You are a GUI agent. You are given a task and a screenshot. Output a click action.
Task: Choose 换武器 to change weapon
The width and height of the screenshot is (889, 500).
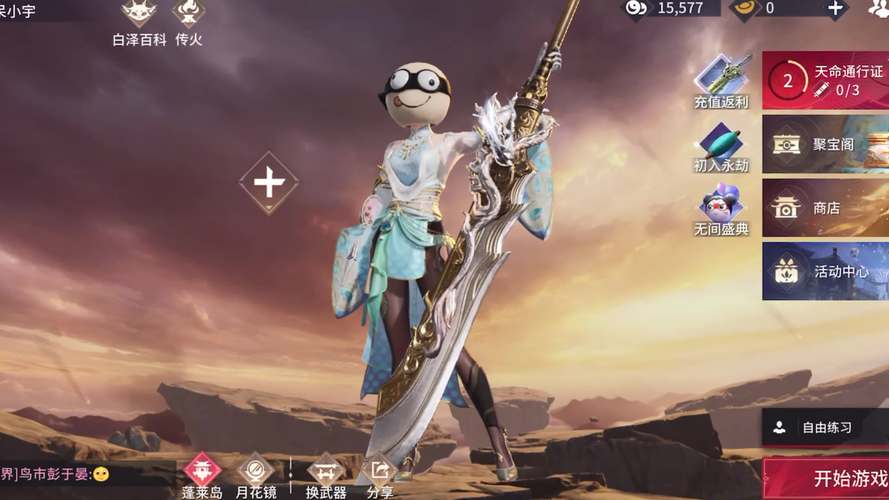(x=326, y=474)
